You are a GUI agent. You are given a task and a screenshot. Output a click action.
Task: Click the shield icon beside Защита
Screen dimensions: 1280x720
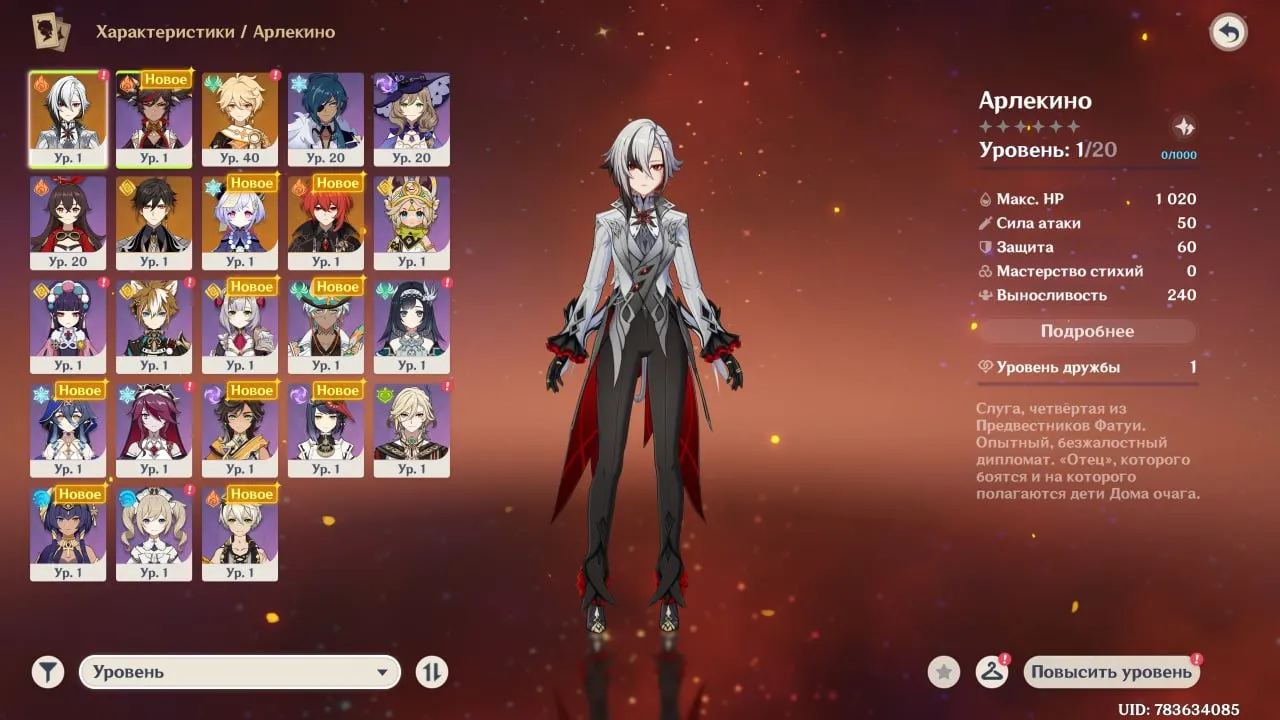pyautogui.click(x=983, y=247)
